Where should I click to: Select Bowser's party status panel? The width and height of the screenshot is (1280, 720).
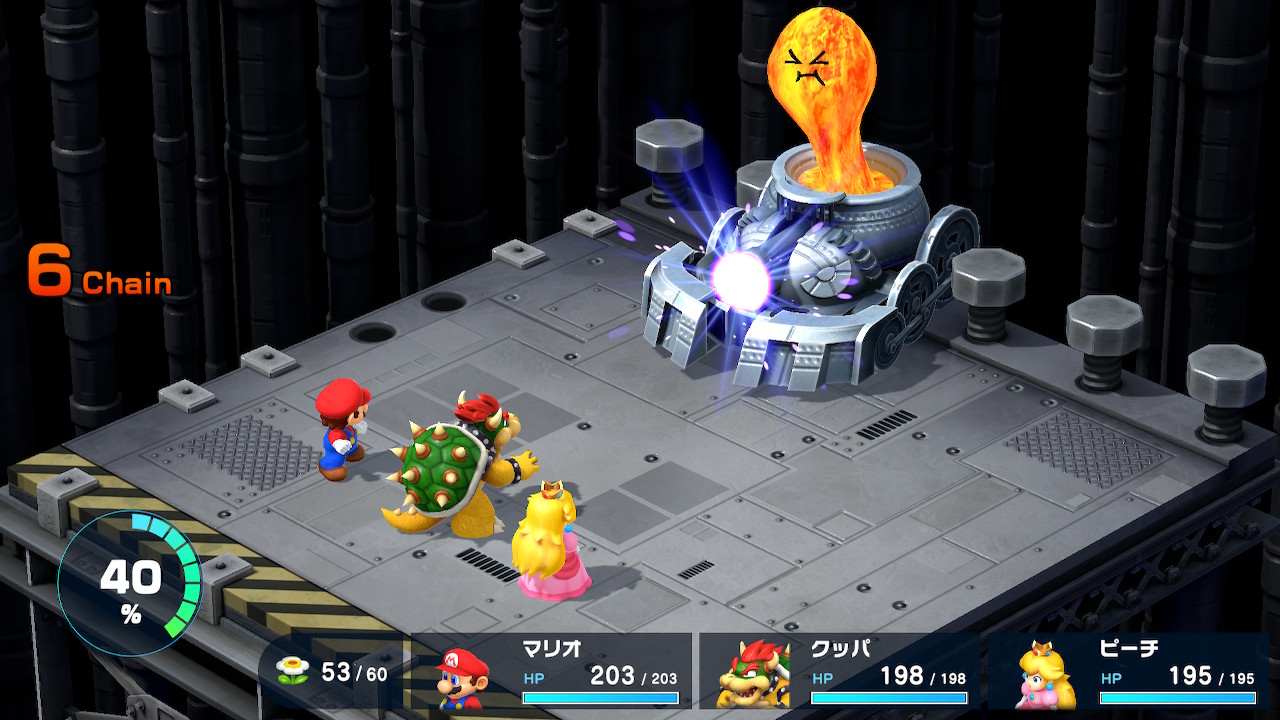point(838,672)
